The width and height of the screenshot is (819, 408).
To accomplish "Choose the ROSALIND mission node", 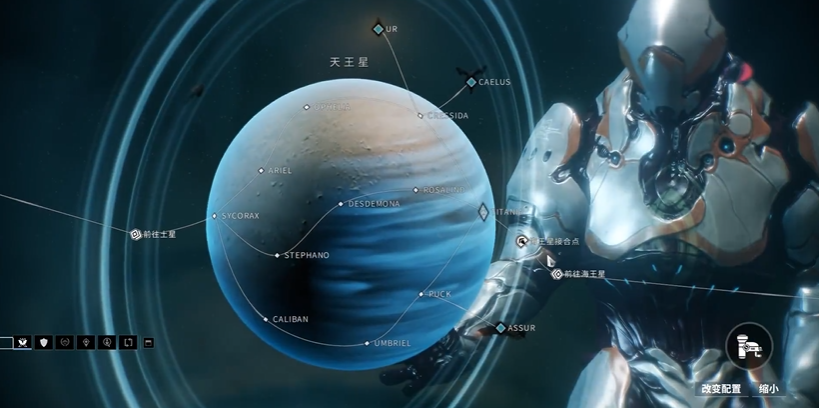I will coord(417,190).
